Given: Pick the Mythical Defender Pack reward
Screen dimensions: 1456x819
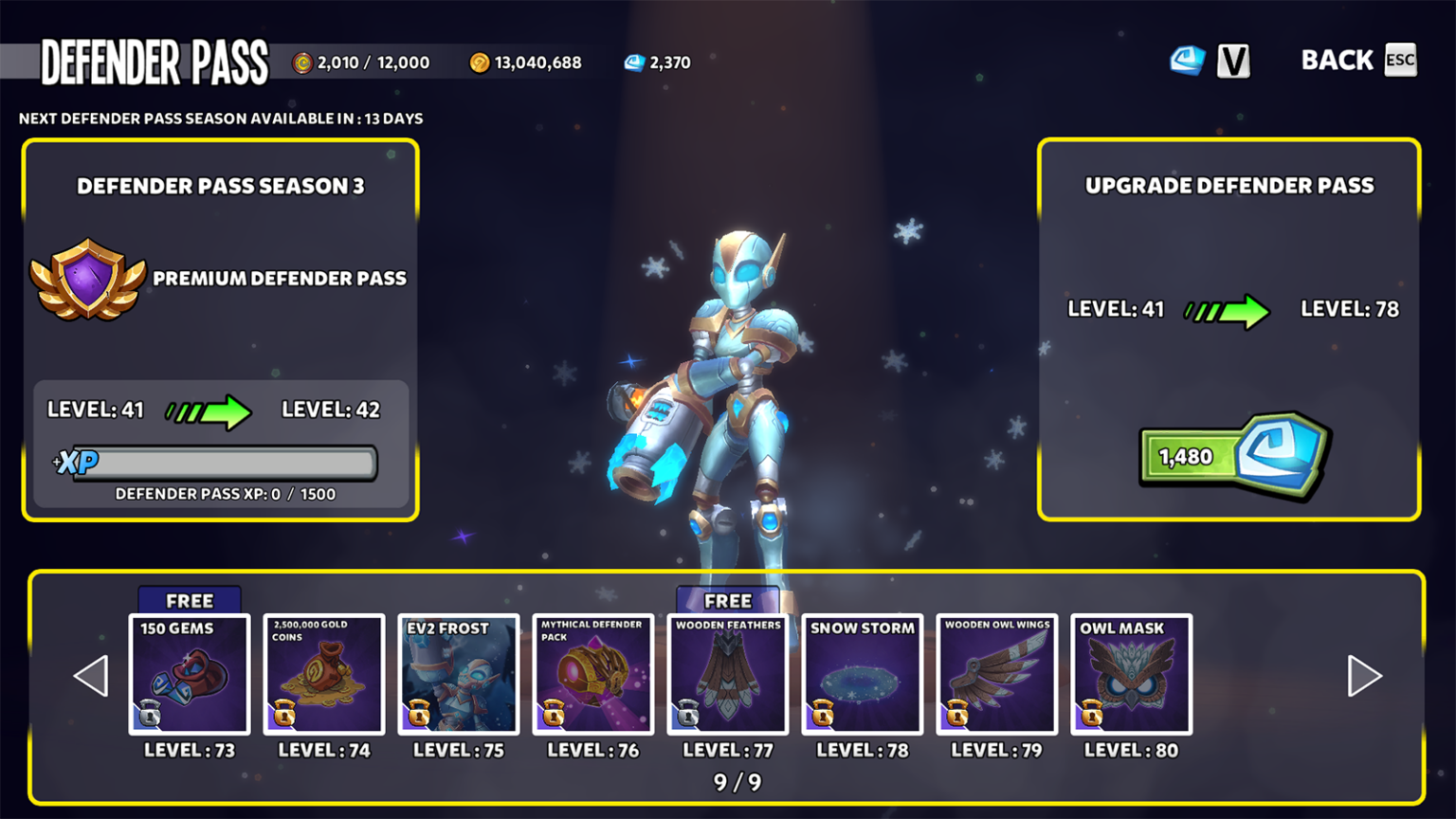Looking at the screenshot, I should (593, 674).
